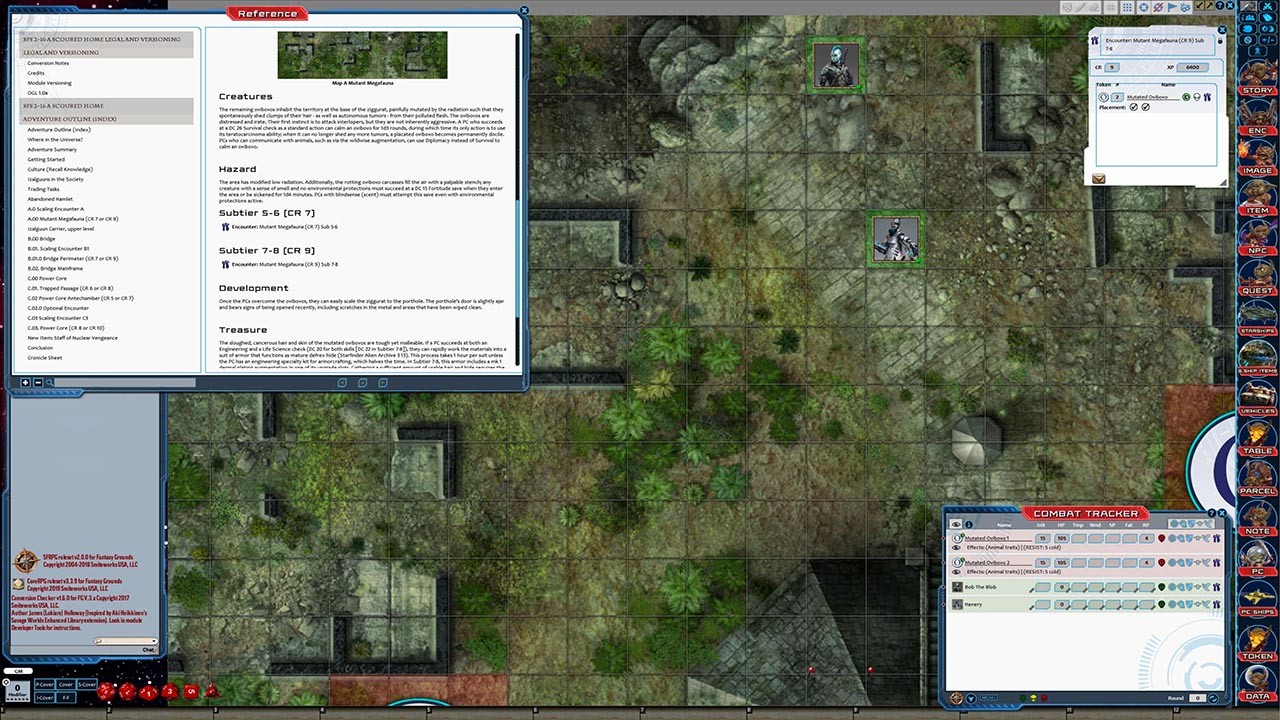Viewport: 1280px width, 720px height.
Task: Select the A.00 Mutant Megafauna index entry
Action: tap(70, 218)
